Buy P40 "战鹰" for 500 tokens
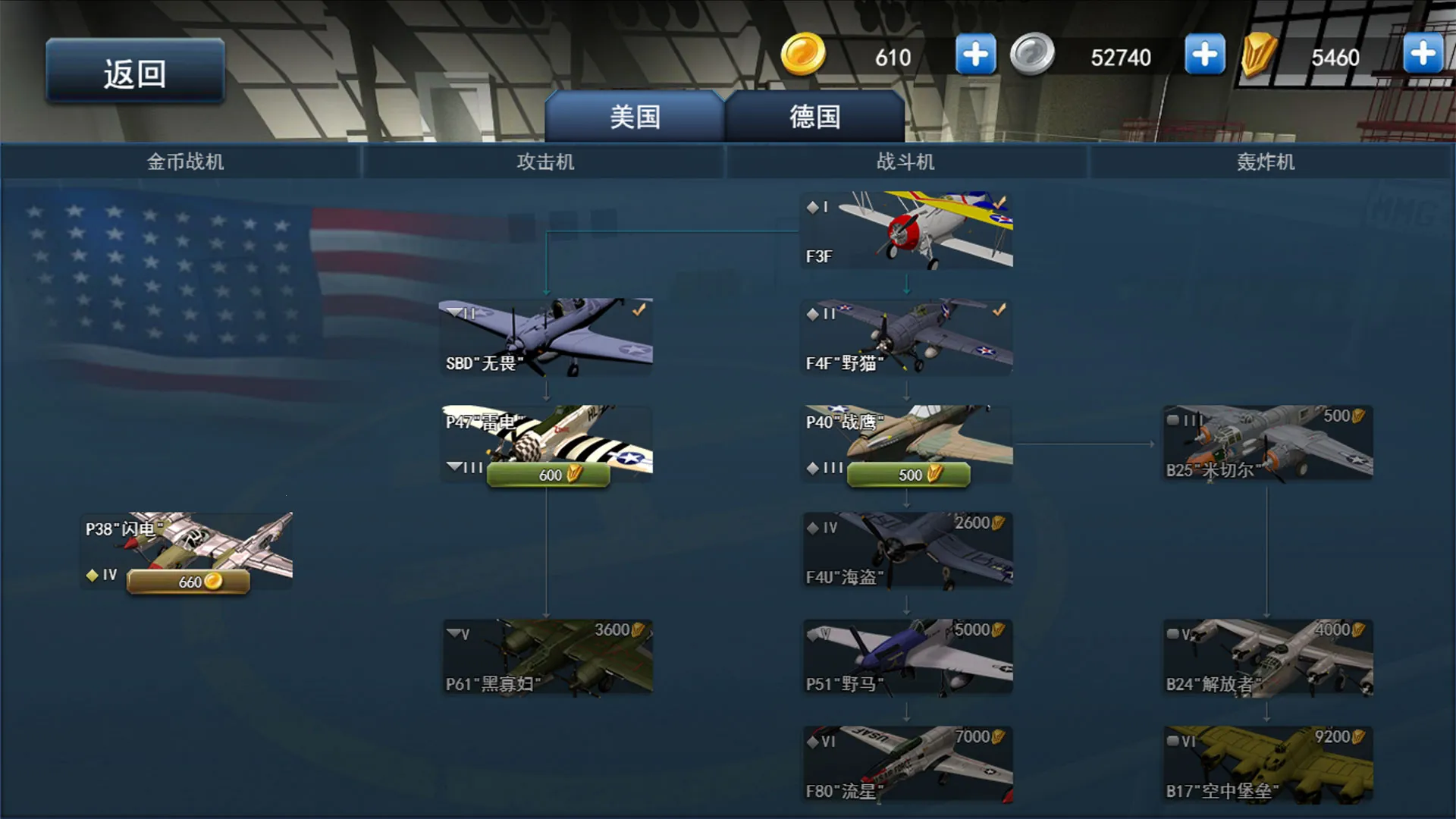Screen dimensions: 1456x819 [908, 474]
